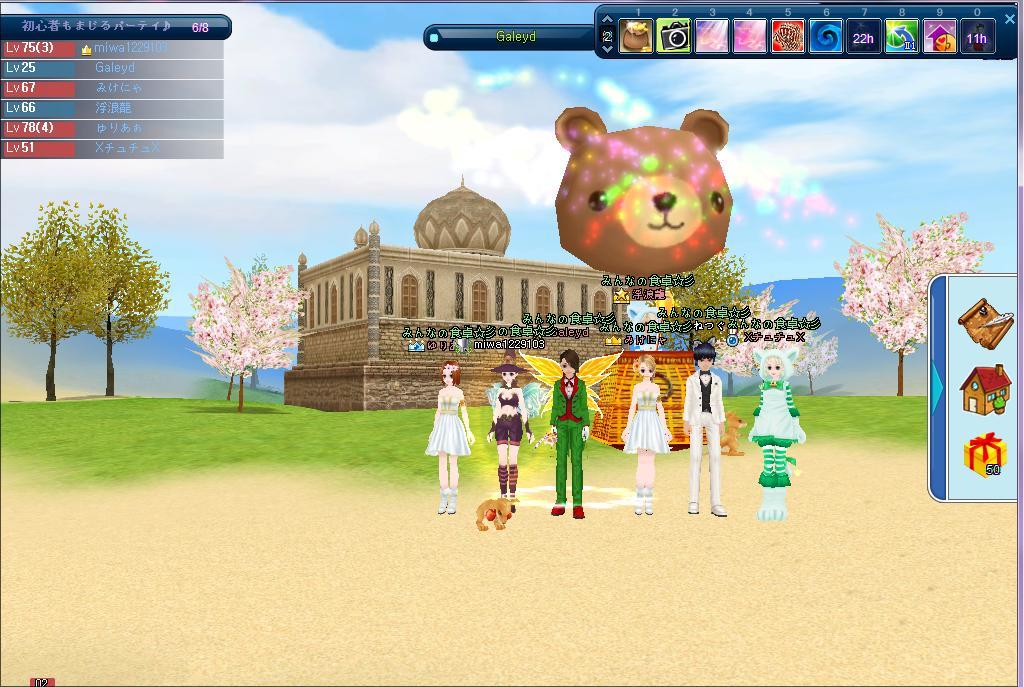
Task: Use the red hand skill icon
Action: (x=788, y=38)
